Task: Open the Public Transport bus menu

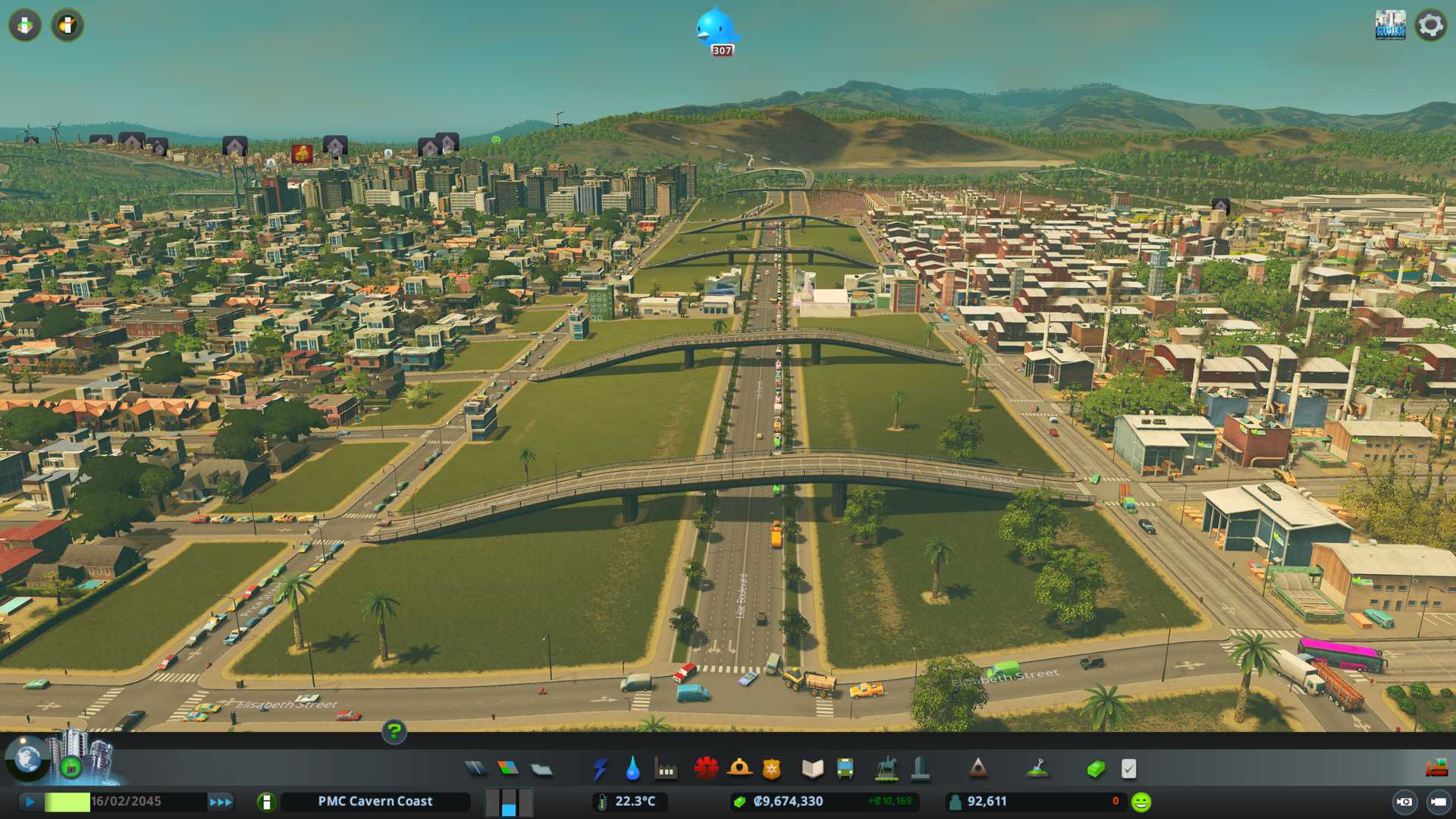Action: pyautogui.click(x=845, y=769)
